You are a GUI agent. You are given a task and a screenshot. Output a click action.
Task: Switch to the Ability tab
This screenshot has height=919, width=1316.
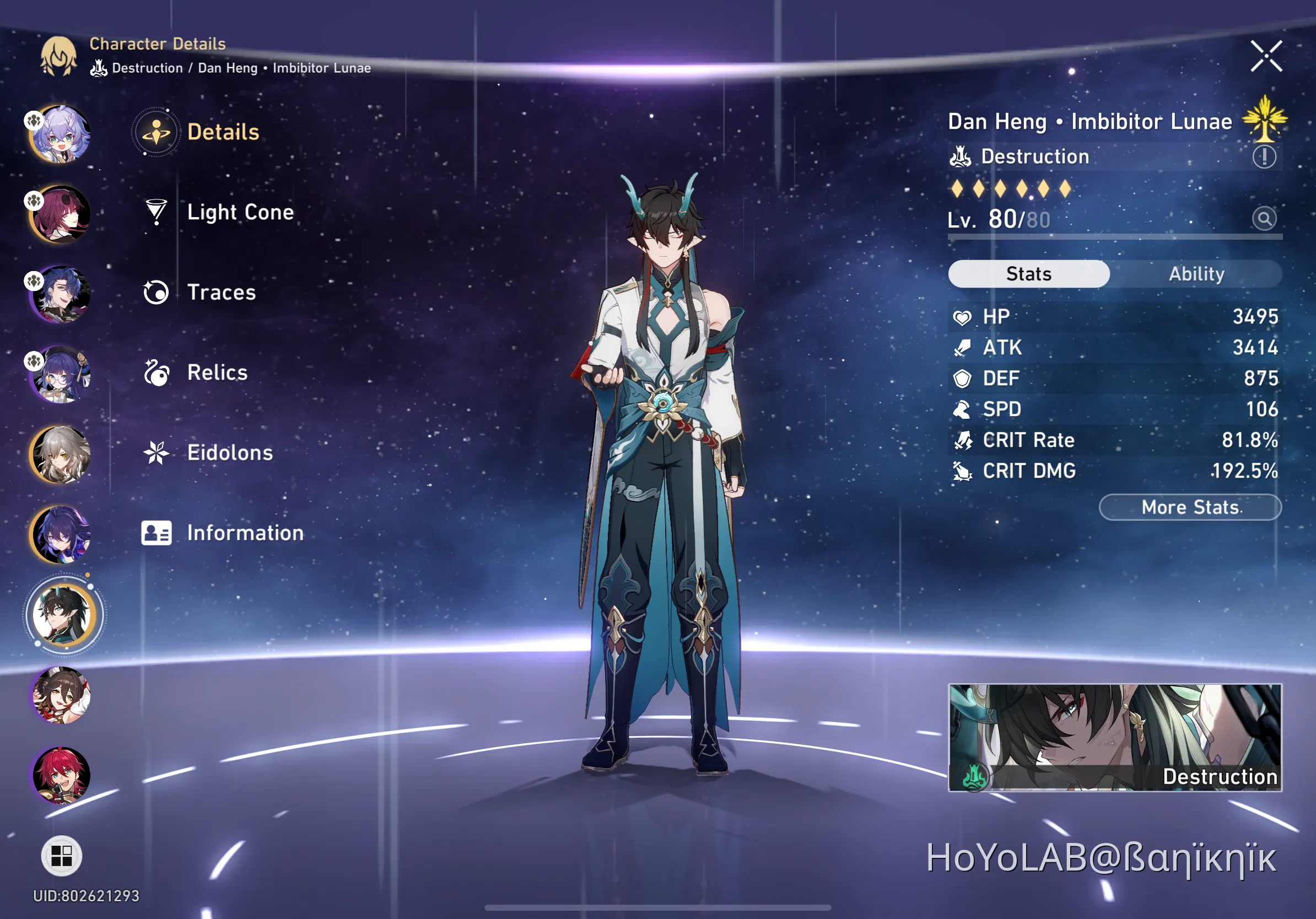coord(1196,274)
